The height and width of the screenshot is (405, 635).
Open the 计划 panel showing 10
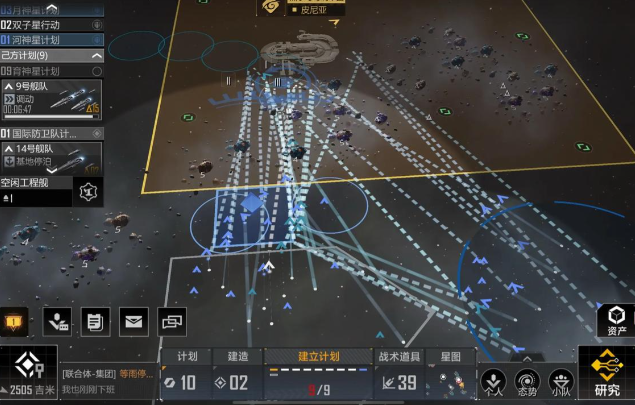(x=187, y=372)
